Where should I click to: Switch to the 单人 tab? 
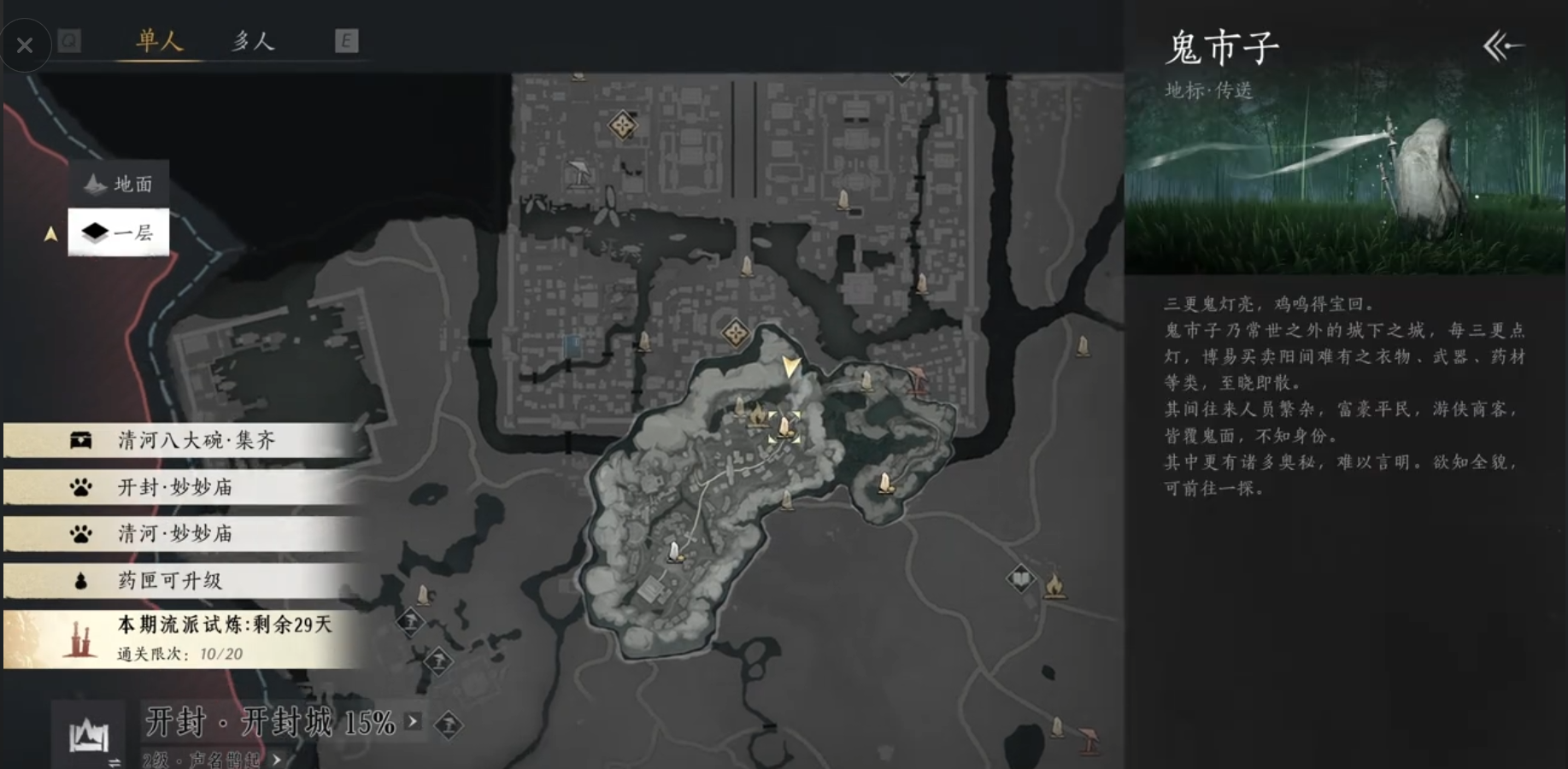point(159,40)
